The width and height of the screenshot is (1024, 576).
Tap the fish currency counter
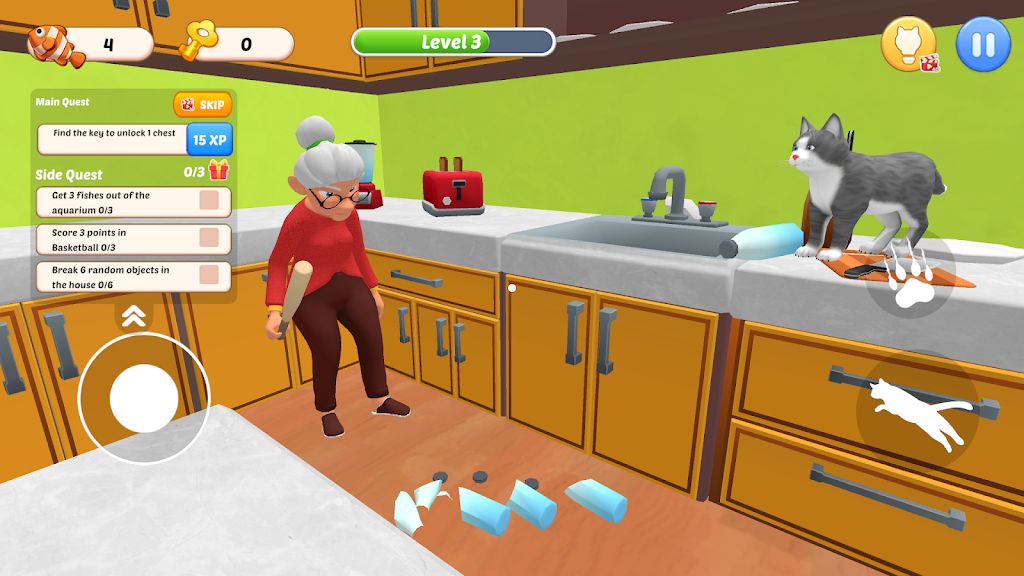coord(90,44)
